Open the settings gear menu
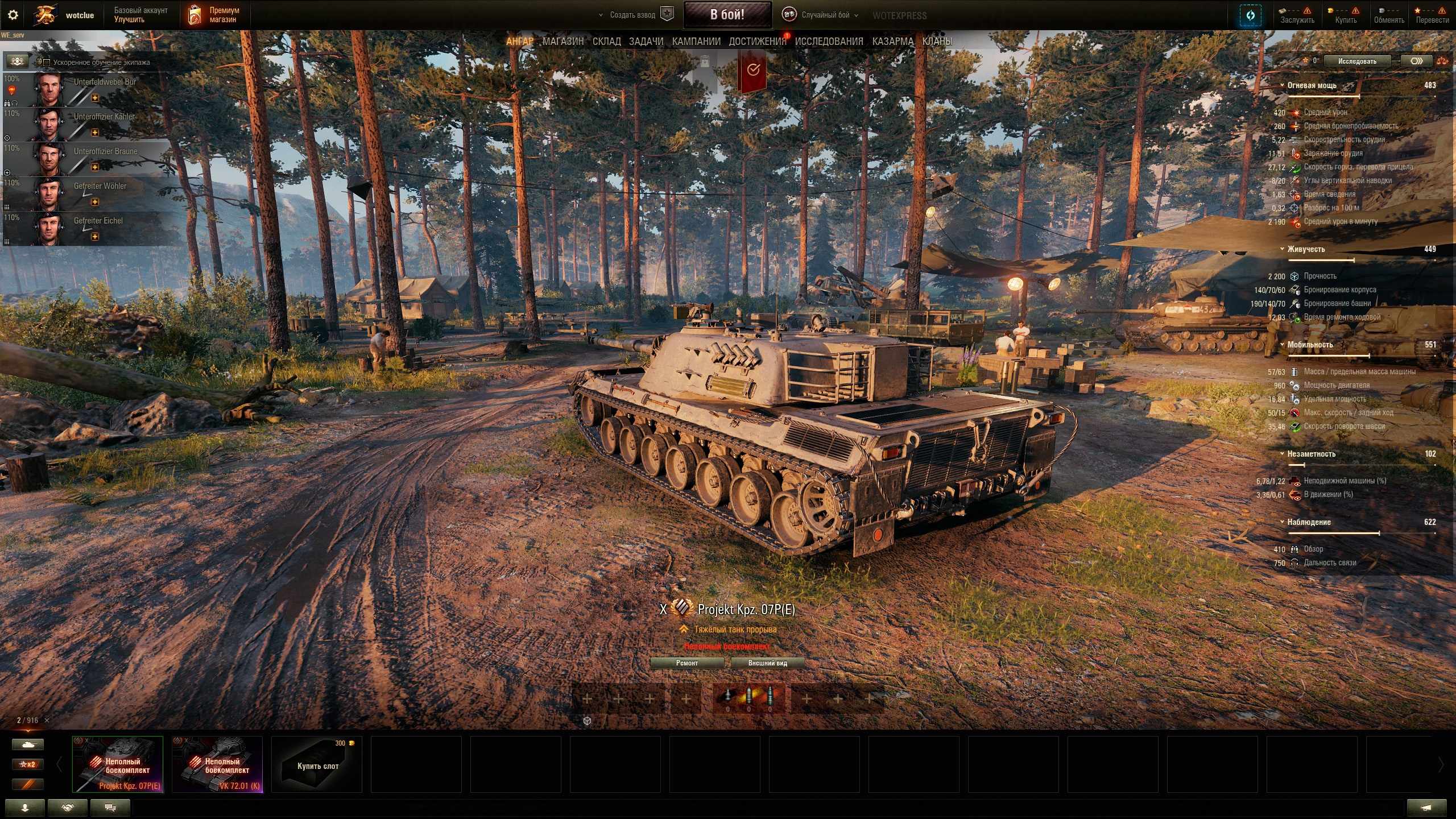 tap(13, 15)
